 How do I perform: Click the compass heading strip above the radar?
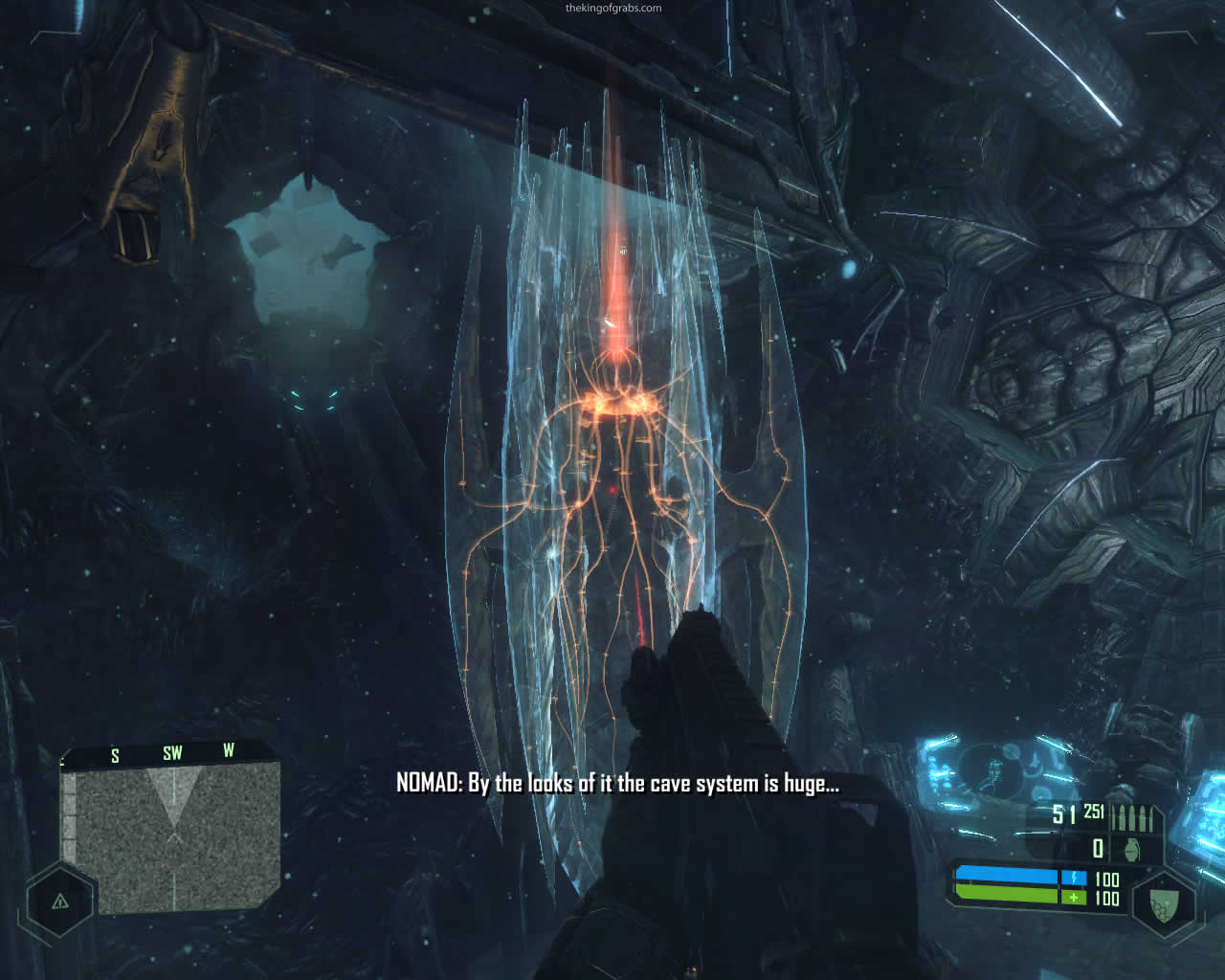point(172,754)
